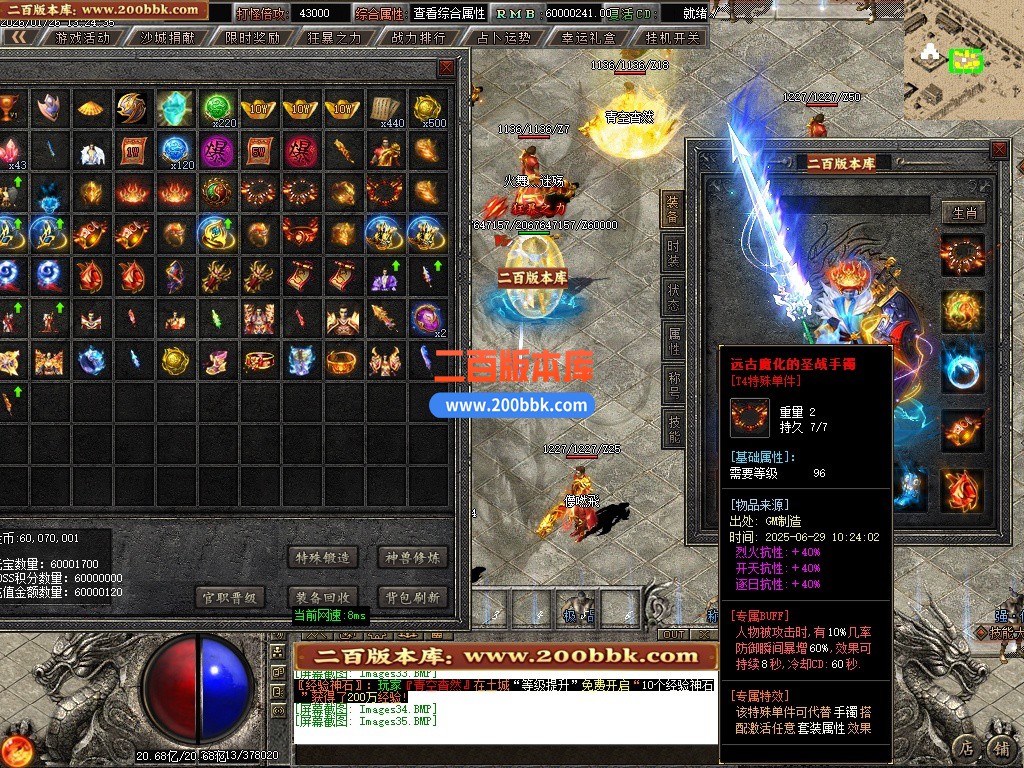Switch to the 时装 fashion tab

pos(673,253)
